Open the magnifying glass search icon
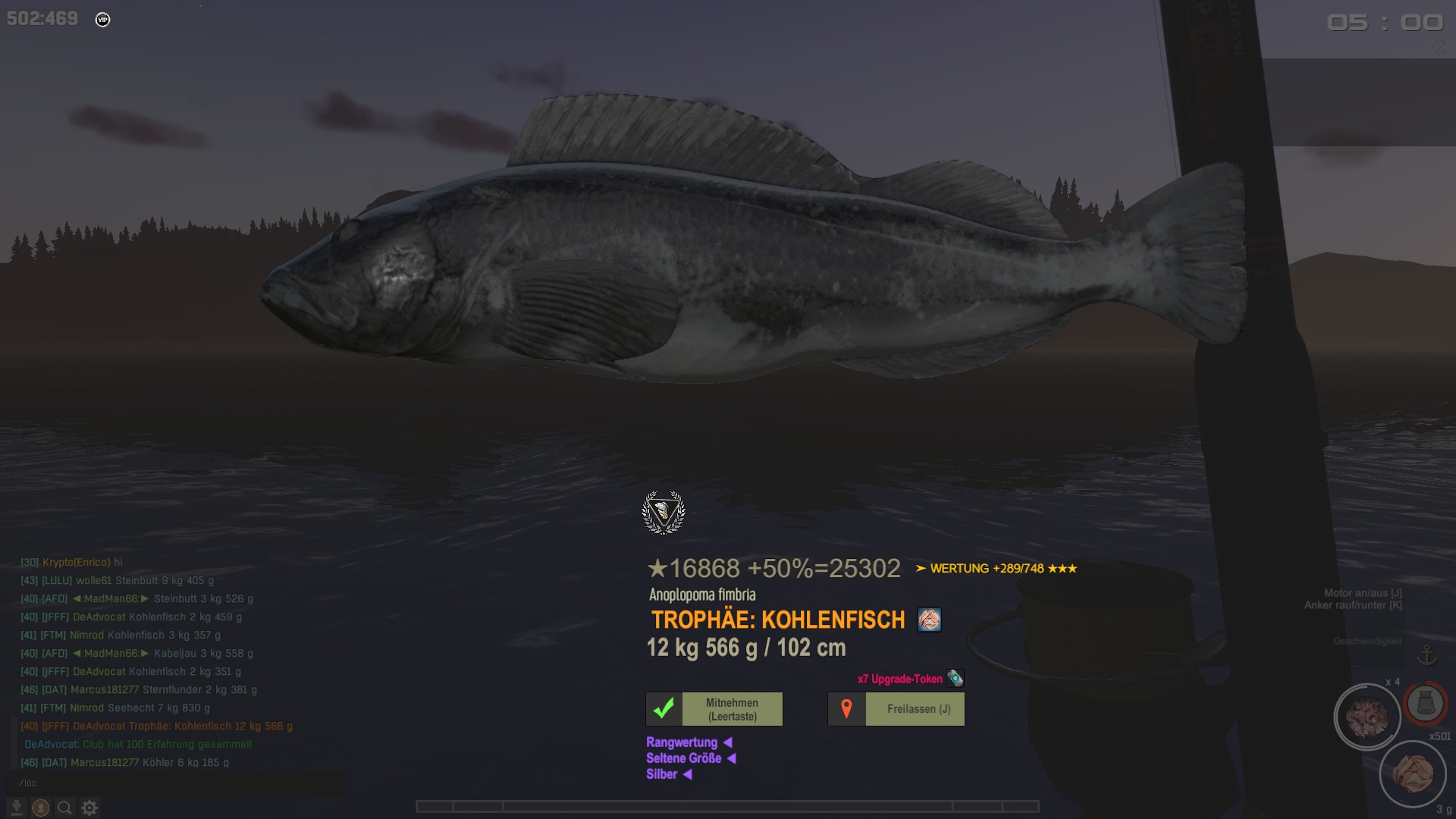 pos(65,808)
